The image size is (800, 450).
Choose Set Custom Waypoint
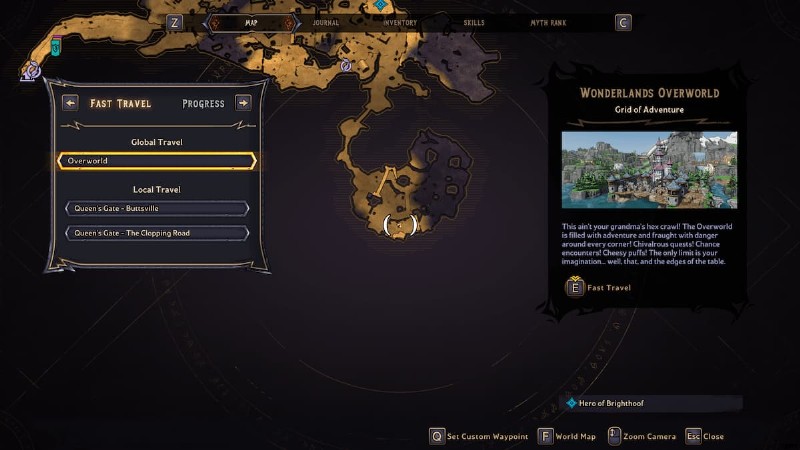click(479, 436)
